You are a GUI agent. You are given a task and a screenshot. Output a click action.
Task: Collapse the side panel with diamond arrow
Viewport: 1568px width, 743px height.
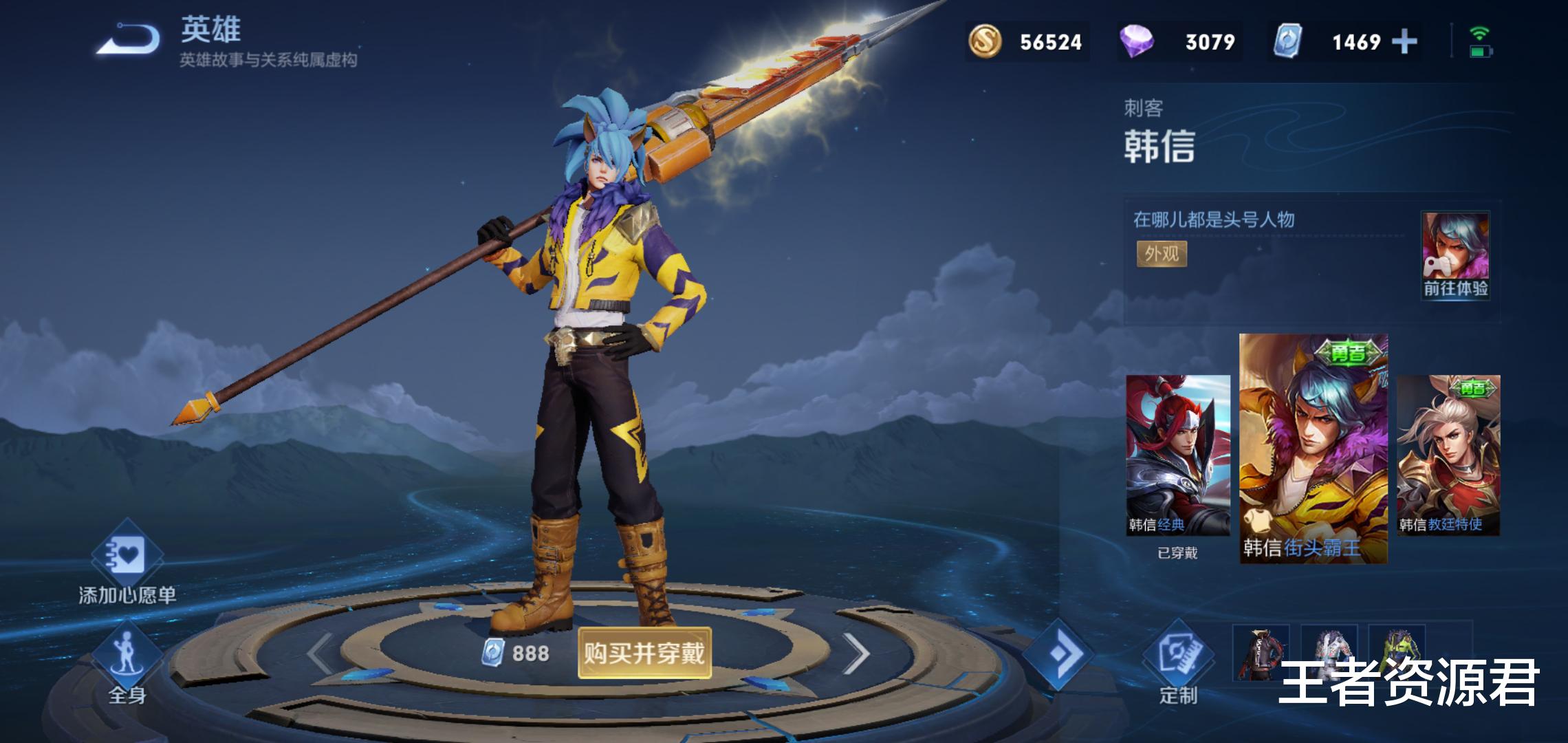tap(1057, 654)
